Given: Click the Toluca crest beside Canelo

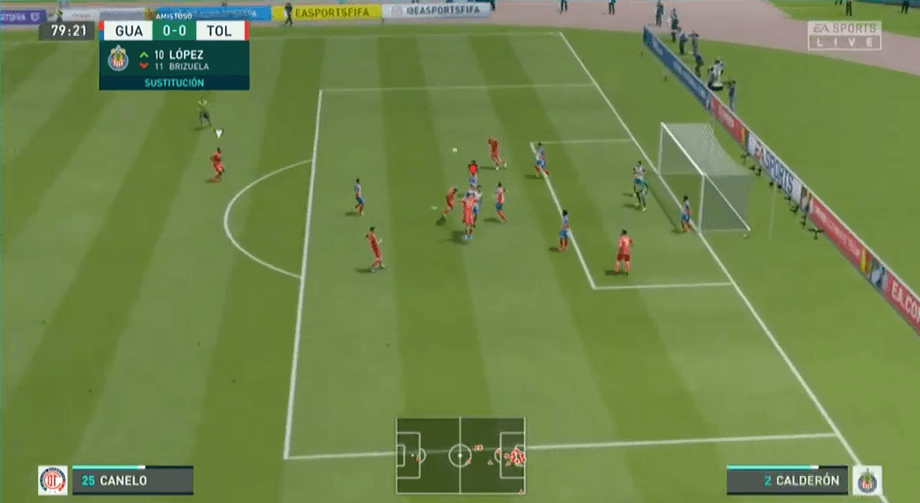Looking at the screenshot, I should click(53, 480).
